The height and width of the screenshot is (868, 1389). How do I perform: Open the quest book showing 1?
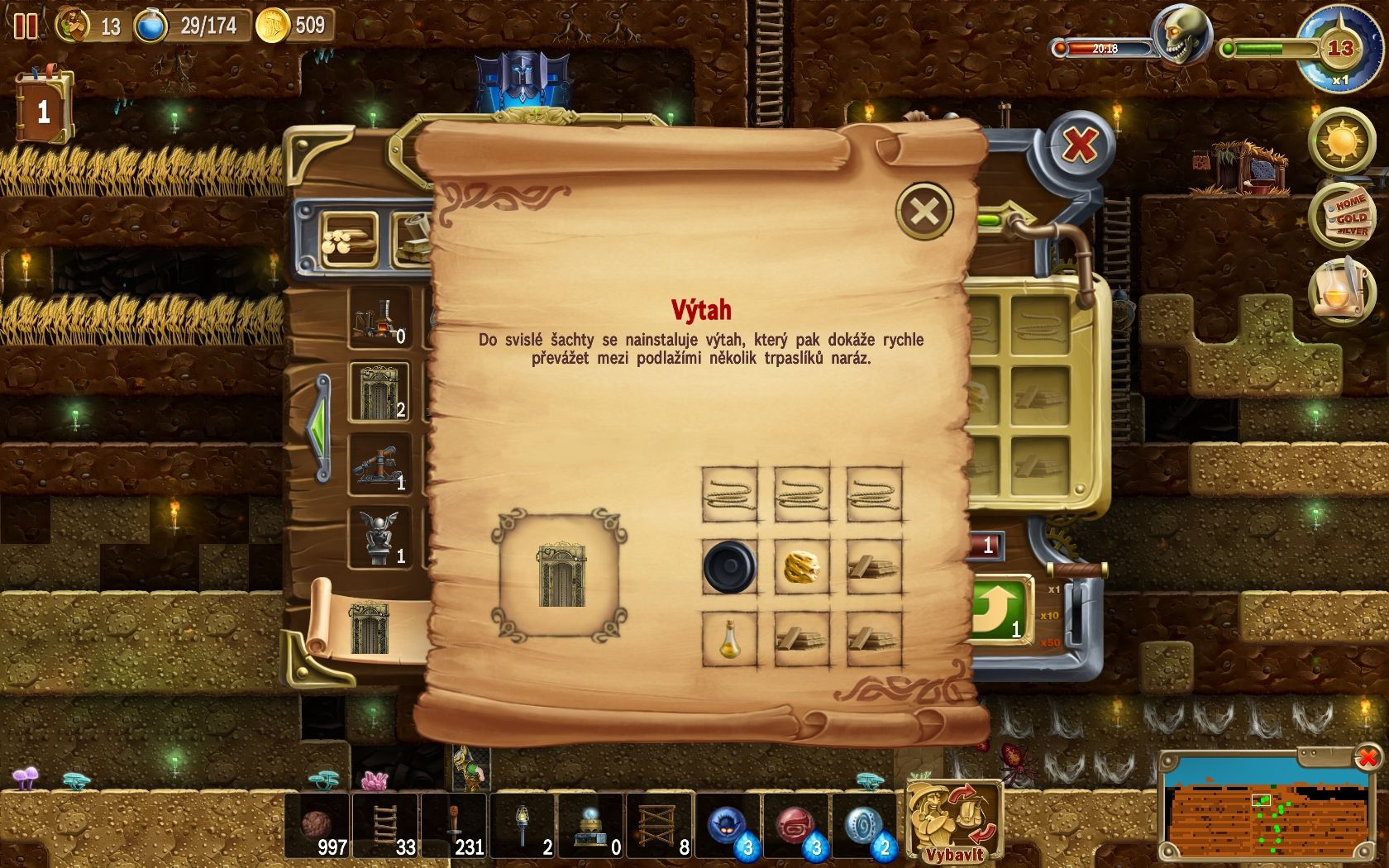(x=44, y=109)
